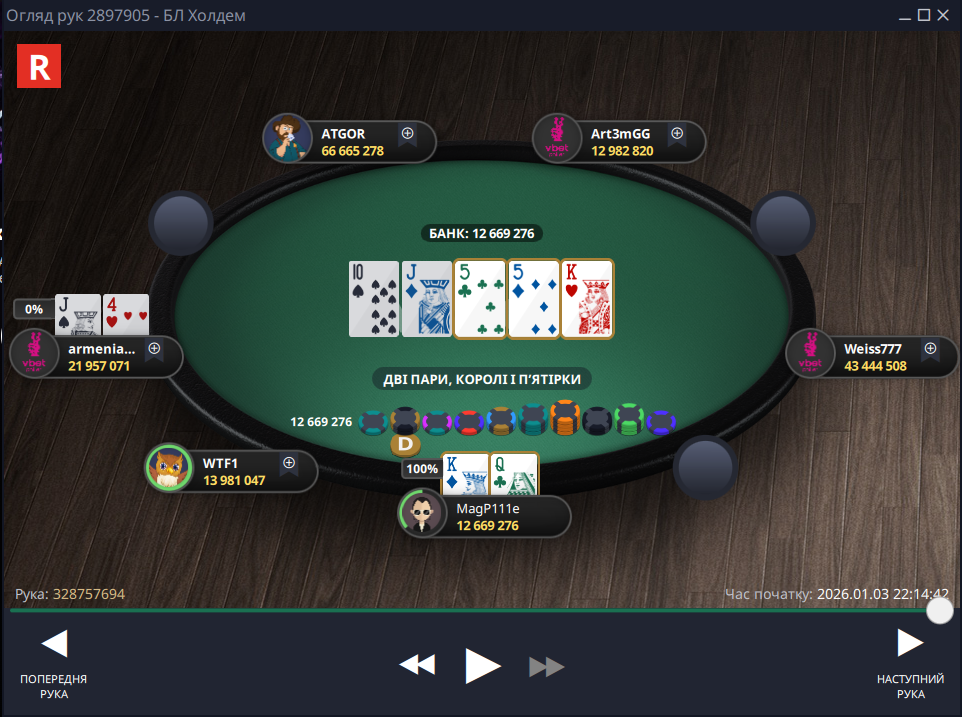The width and height of the screenshot is (962, 717).
Task: Click the red R logo
Action: tap(40, 66)
